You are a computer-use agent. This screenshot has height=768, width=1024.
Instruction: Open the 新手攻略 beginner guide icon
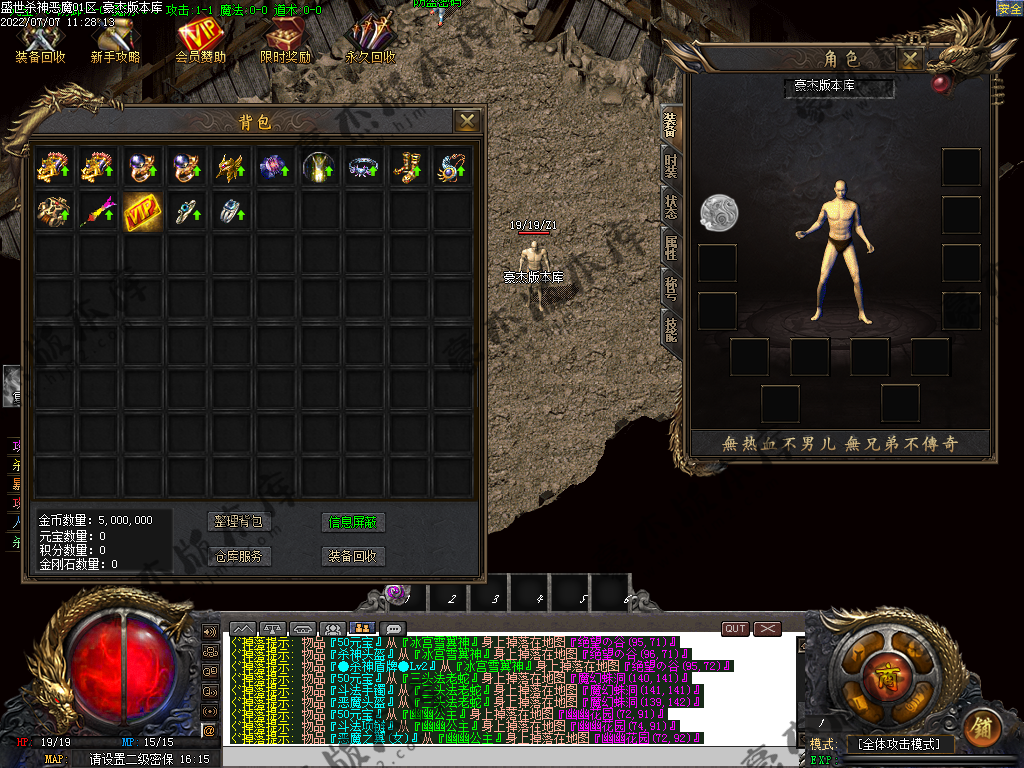(115, 42)
